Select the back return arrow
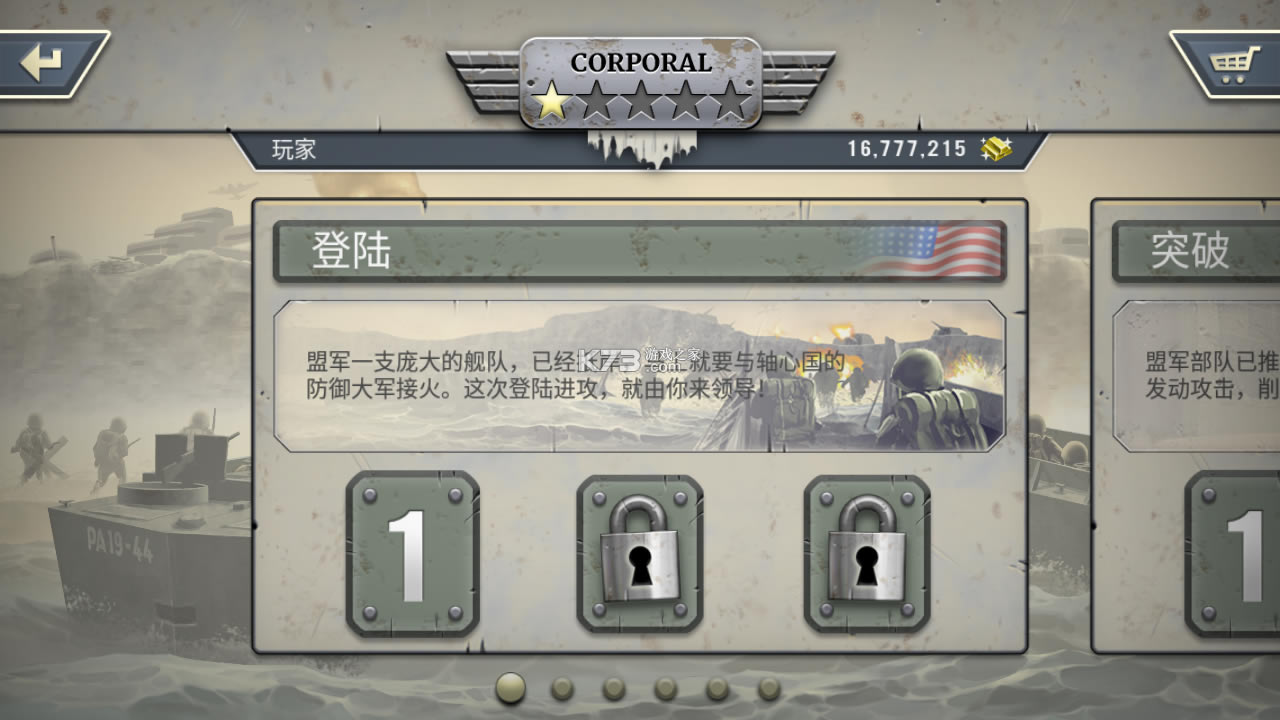 (42, 62)
